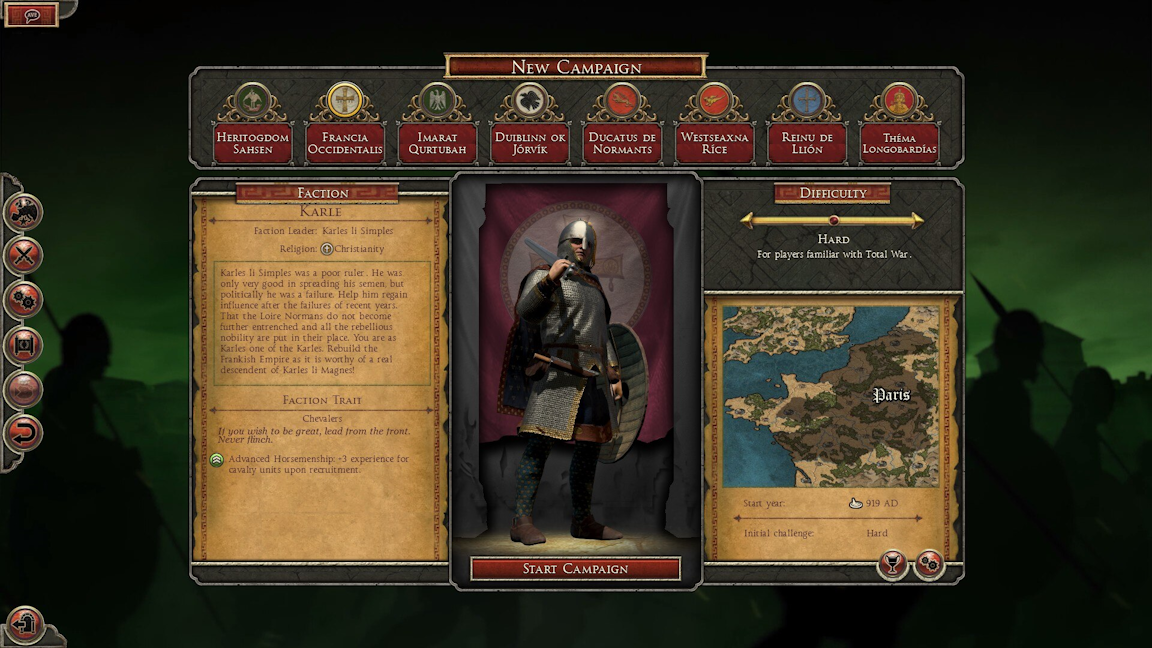
Task: Start the campaign
Action: point(575,569)
